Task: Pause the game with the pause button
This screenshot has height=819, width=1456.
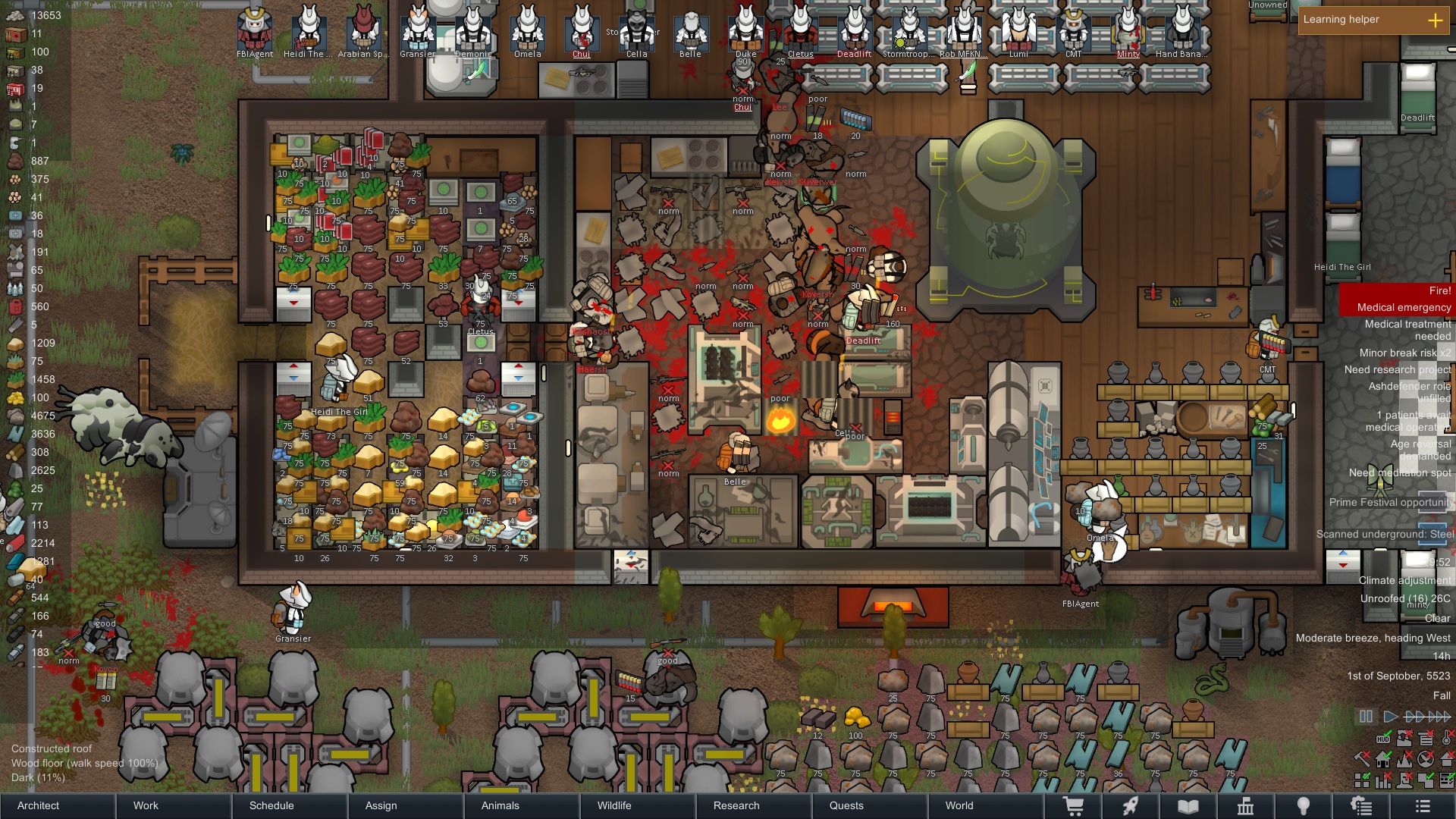Action: point(1366,716)
